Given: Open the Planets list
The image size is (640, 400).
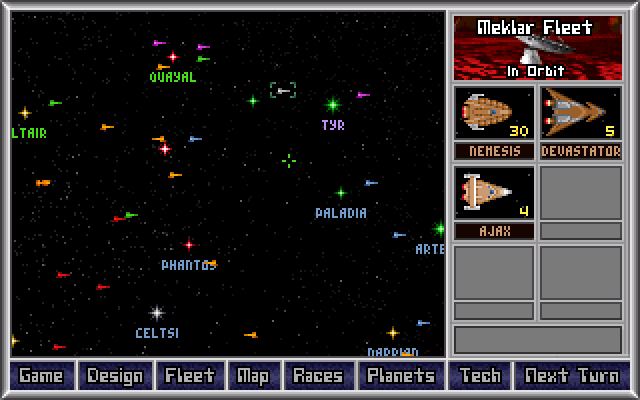Looking at the screenshot, I should tap(401, 376).
